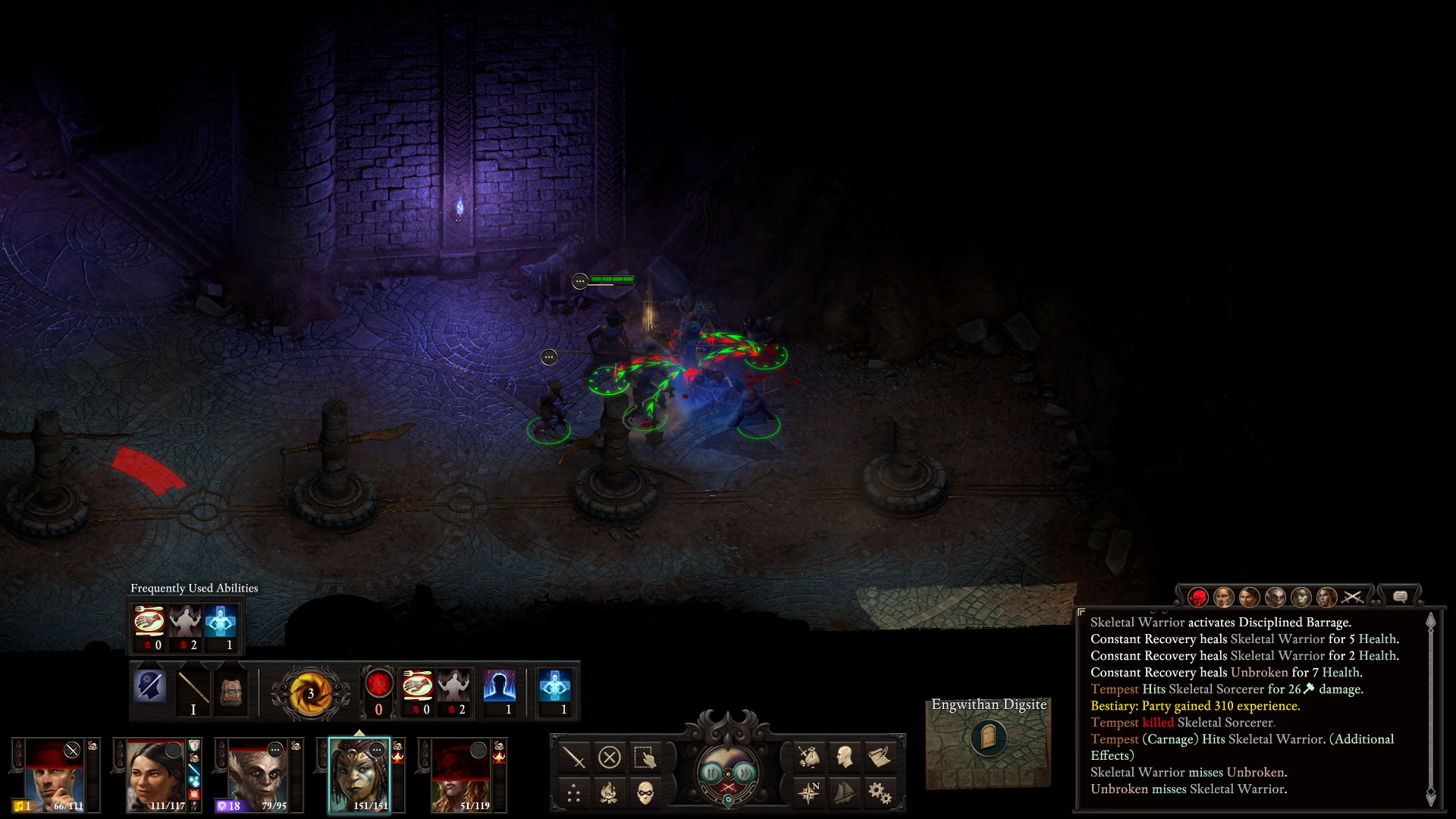Click the attack sword button
The width and height of the screenshot is (1456, 819).
[574, 757]
